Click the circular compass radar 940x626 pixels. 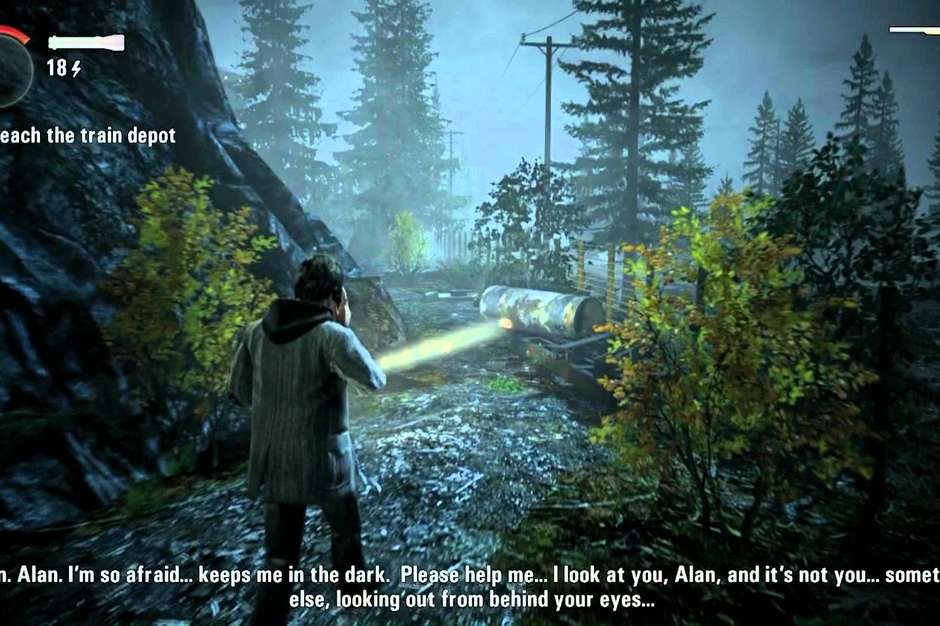12,67
